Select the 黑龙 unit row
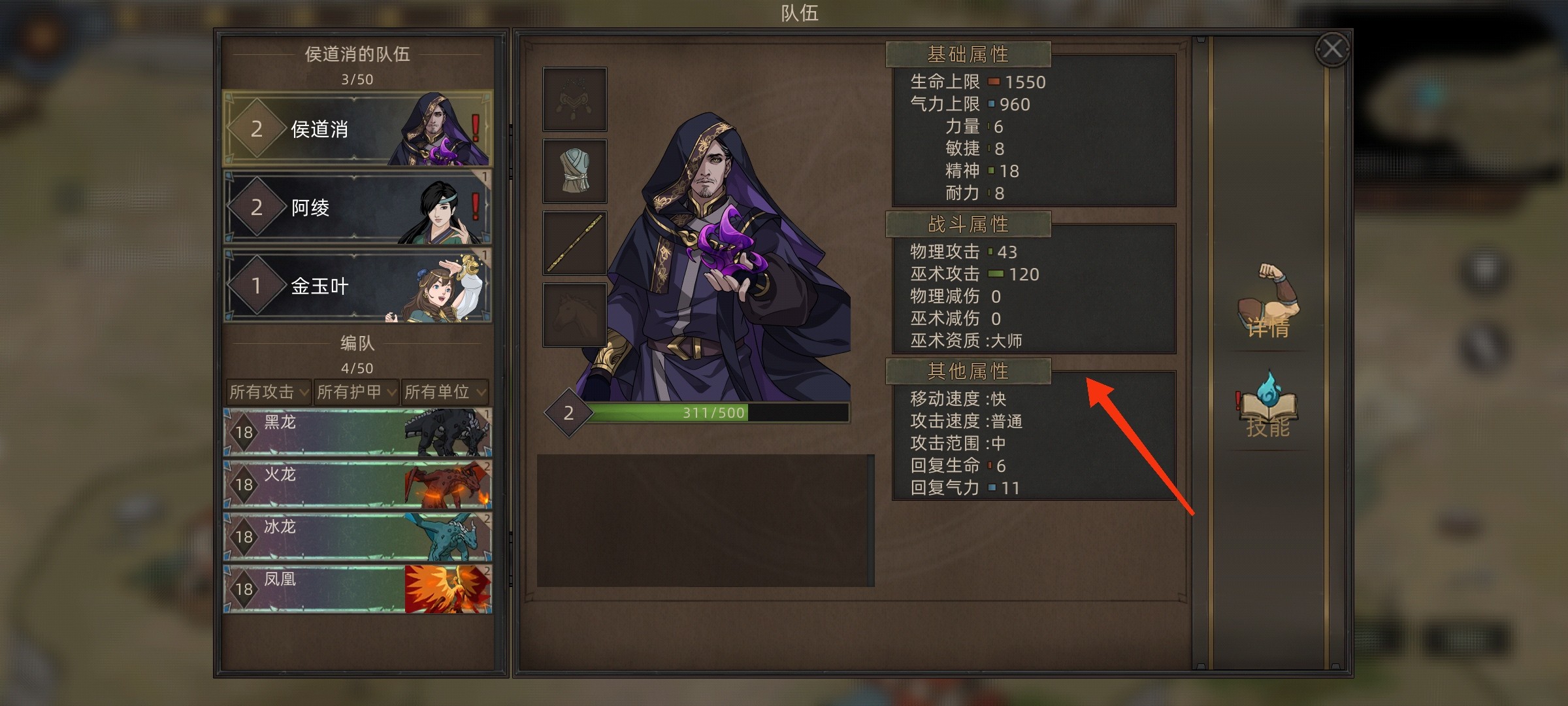1568x706 pixels. click(357, 432)
